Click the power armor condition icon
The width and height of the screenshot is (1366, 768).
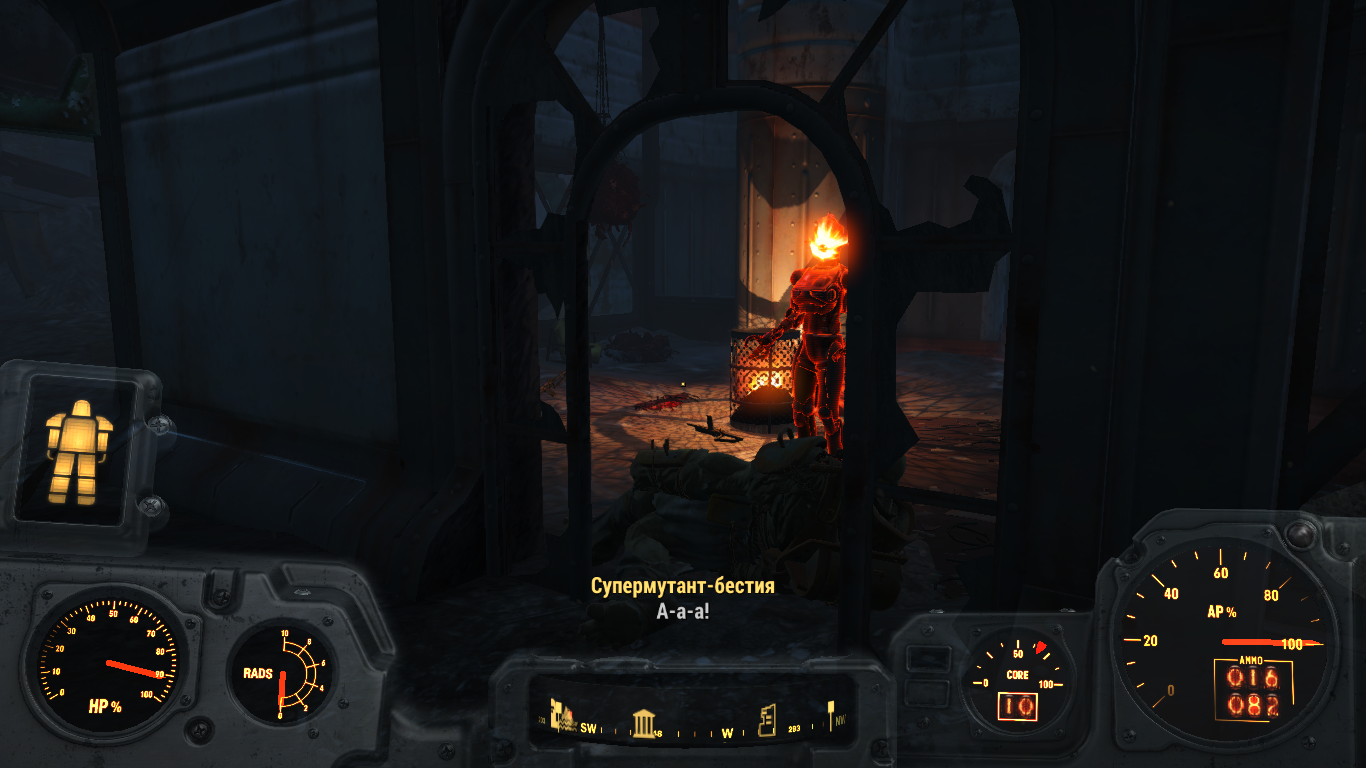click(x=78, y=447)
